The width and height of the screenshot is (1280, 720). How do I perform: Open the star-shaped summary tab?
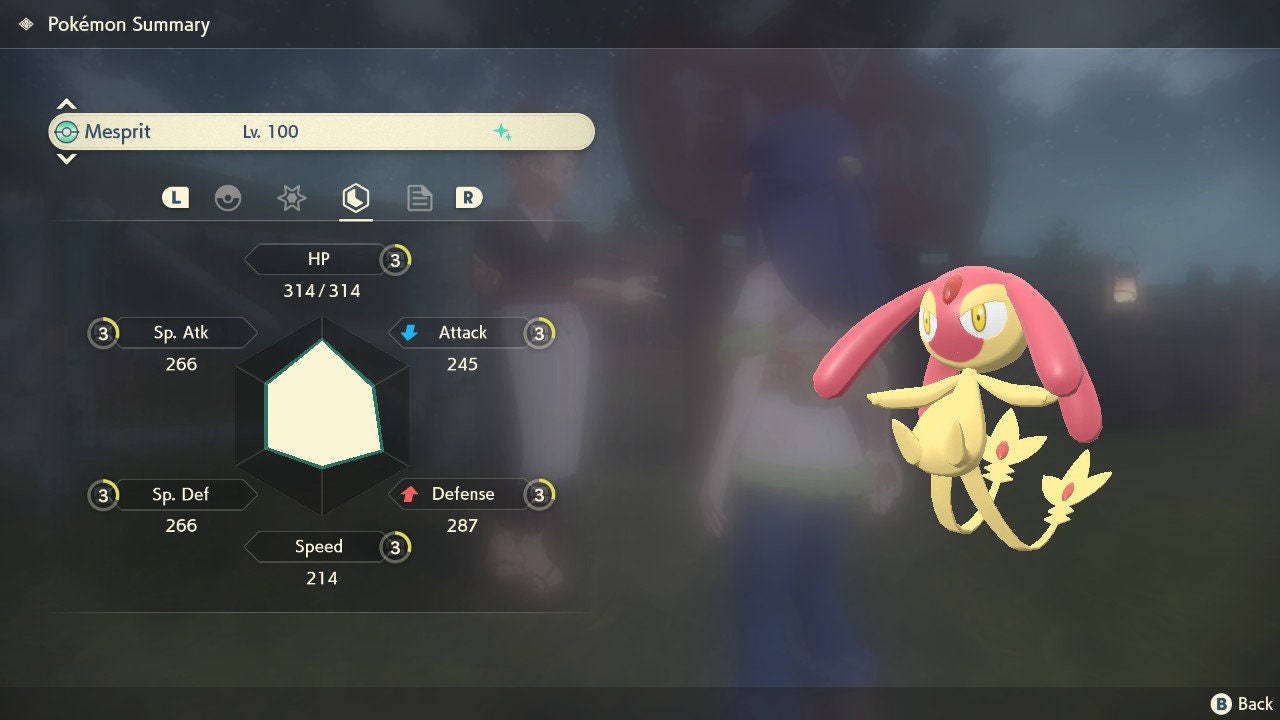291,198
